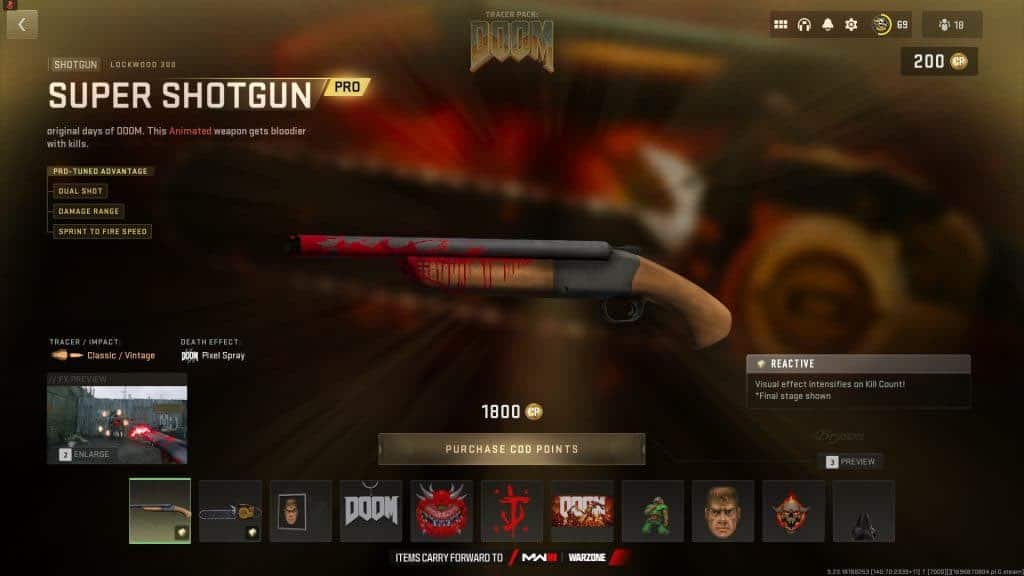The image size is (1024, 576).
Task: Open settings with the gear icon
Action: pos(851,25)
